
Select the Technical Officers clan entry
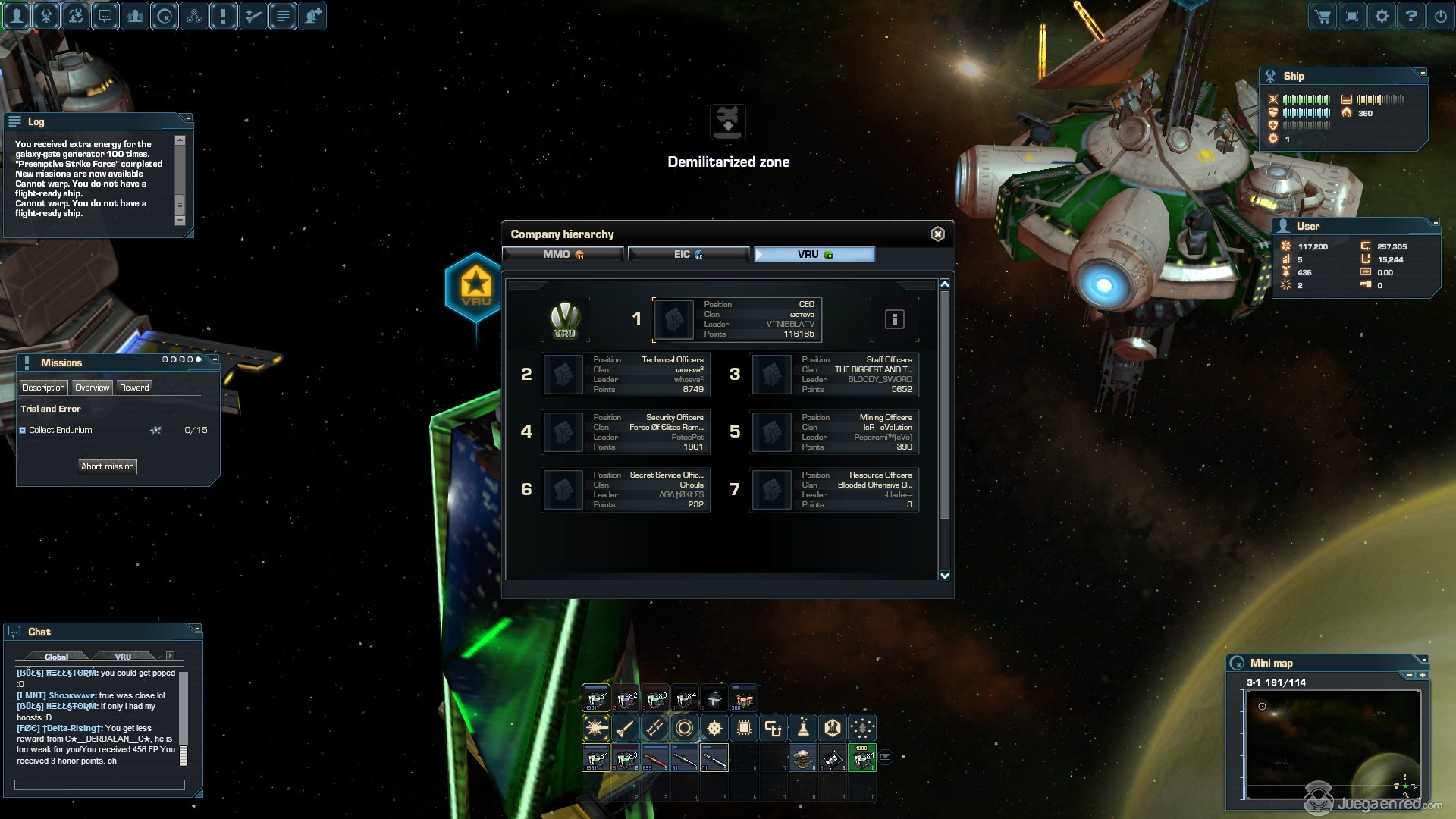pos(626,375)
